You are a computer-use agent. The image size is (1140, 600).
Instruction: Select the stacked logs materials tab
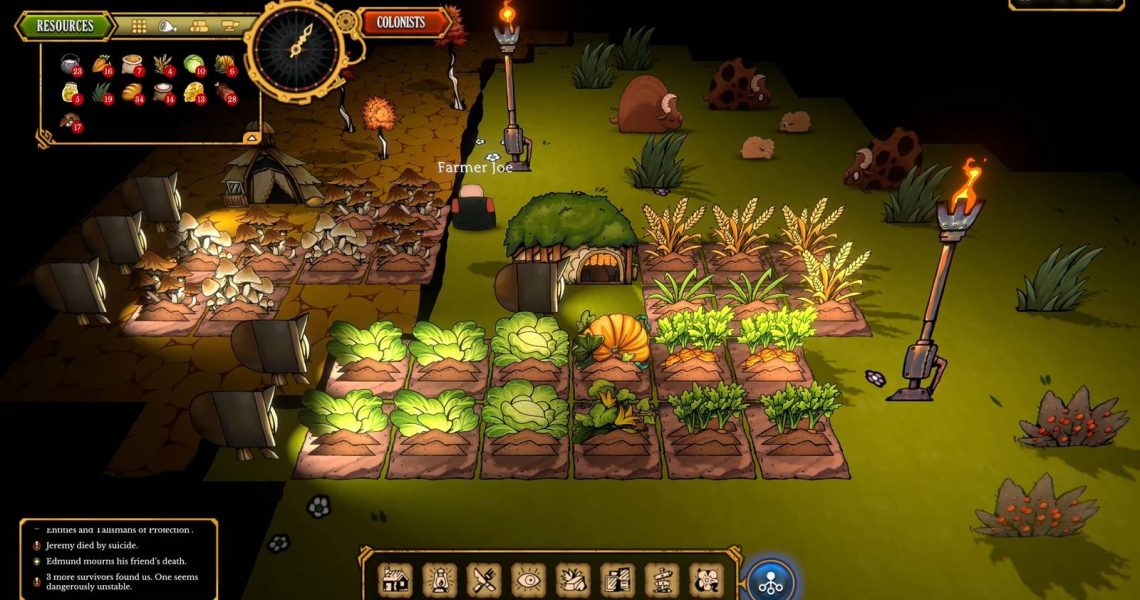pos(199,26)
